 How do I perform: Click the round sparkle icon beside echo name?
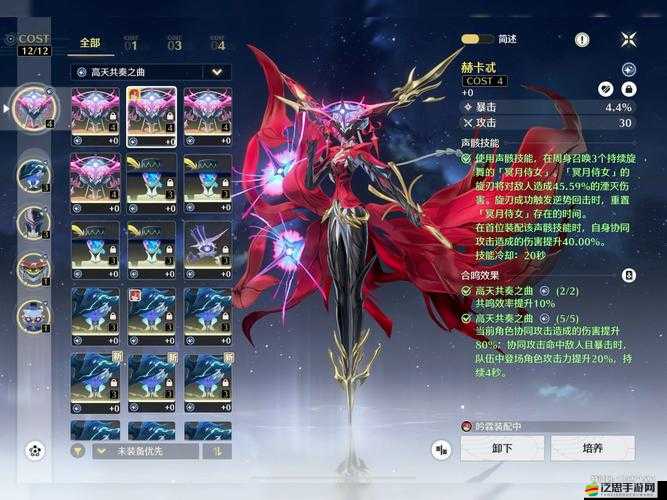click(628, 69)
